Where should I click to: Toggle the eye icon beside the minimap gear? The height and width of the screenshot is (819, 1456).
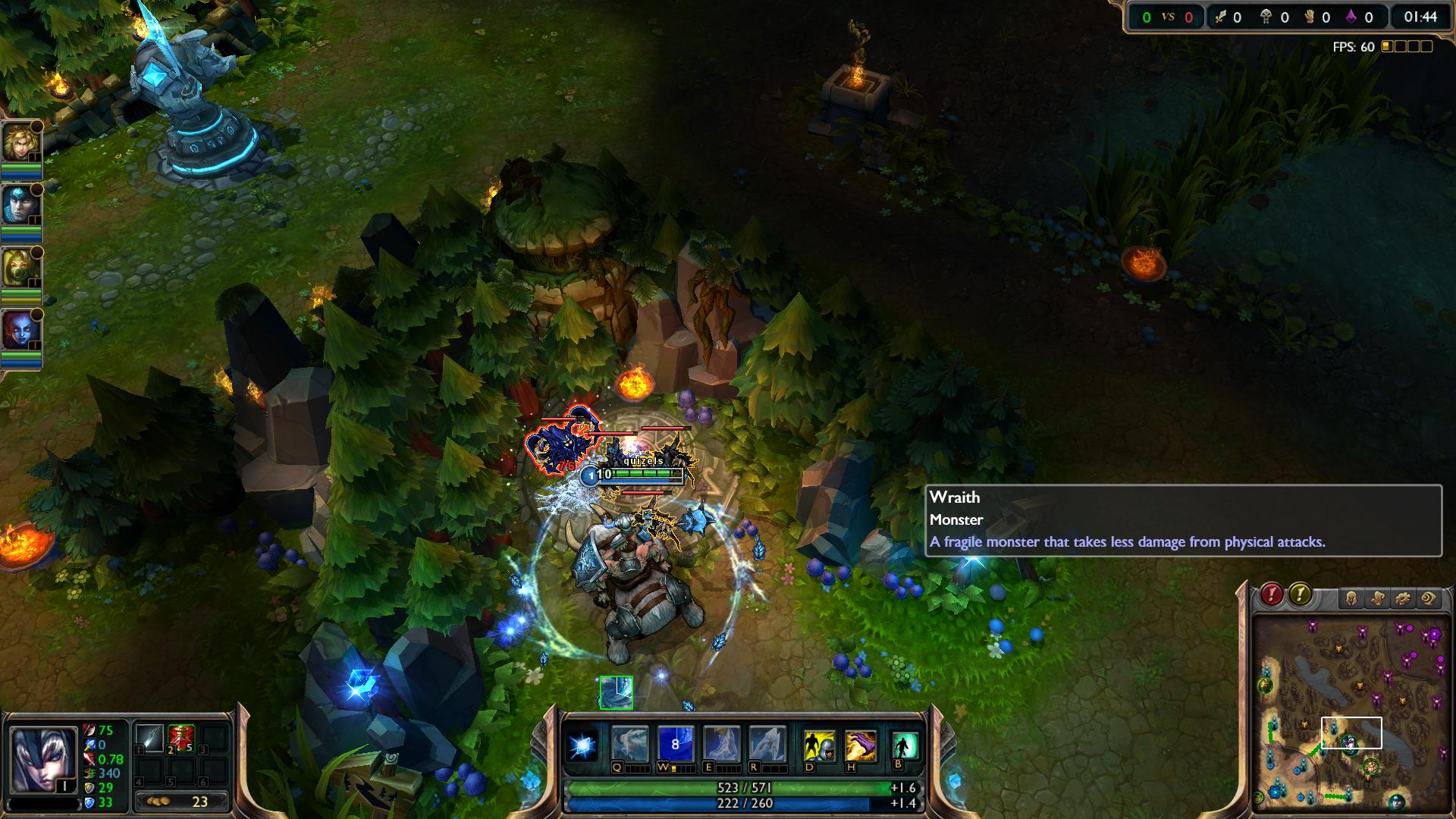[1429, 598]
